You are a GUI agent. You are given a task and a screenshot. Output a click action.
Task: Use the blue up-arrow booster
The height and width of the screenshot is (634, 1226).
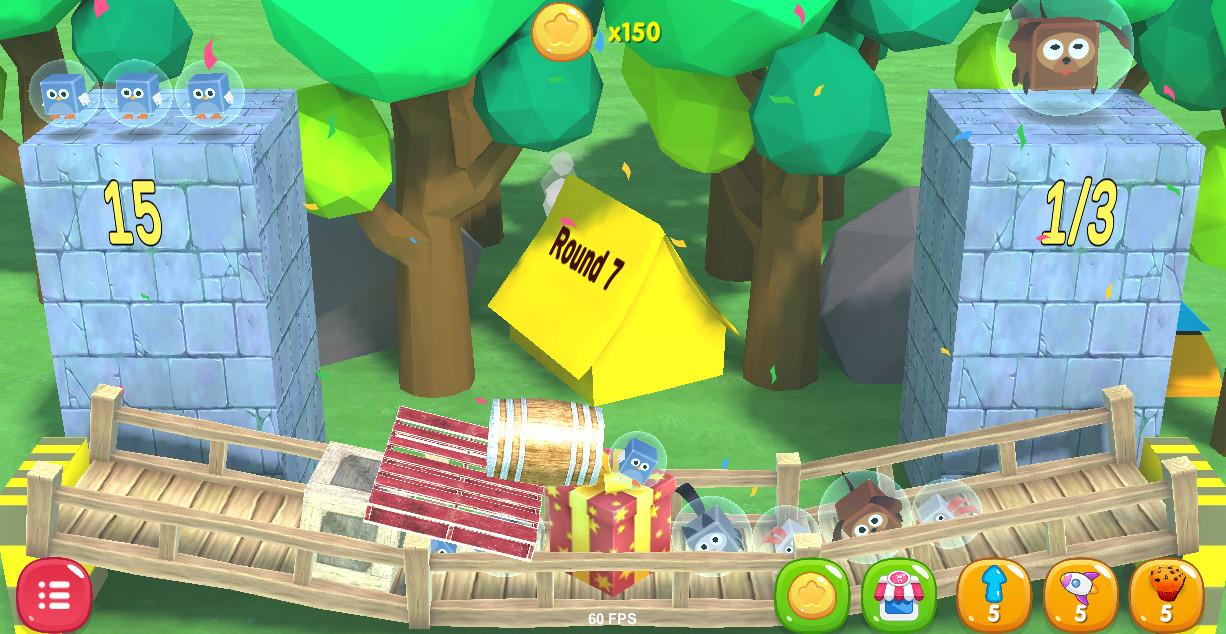click(x=993, y=595)
